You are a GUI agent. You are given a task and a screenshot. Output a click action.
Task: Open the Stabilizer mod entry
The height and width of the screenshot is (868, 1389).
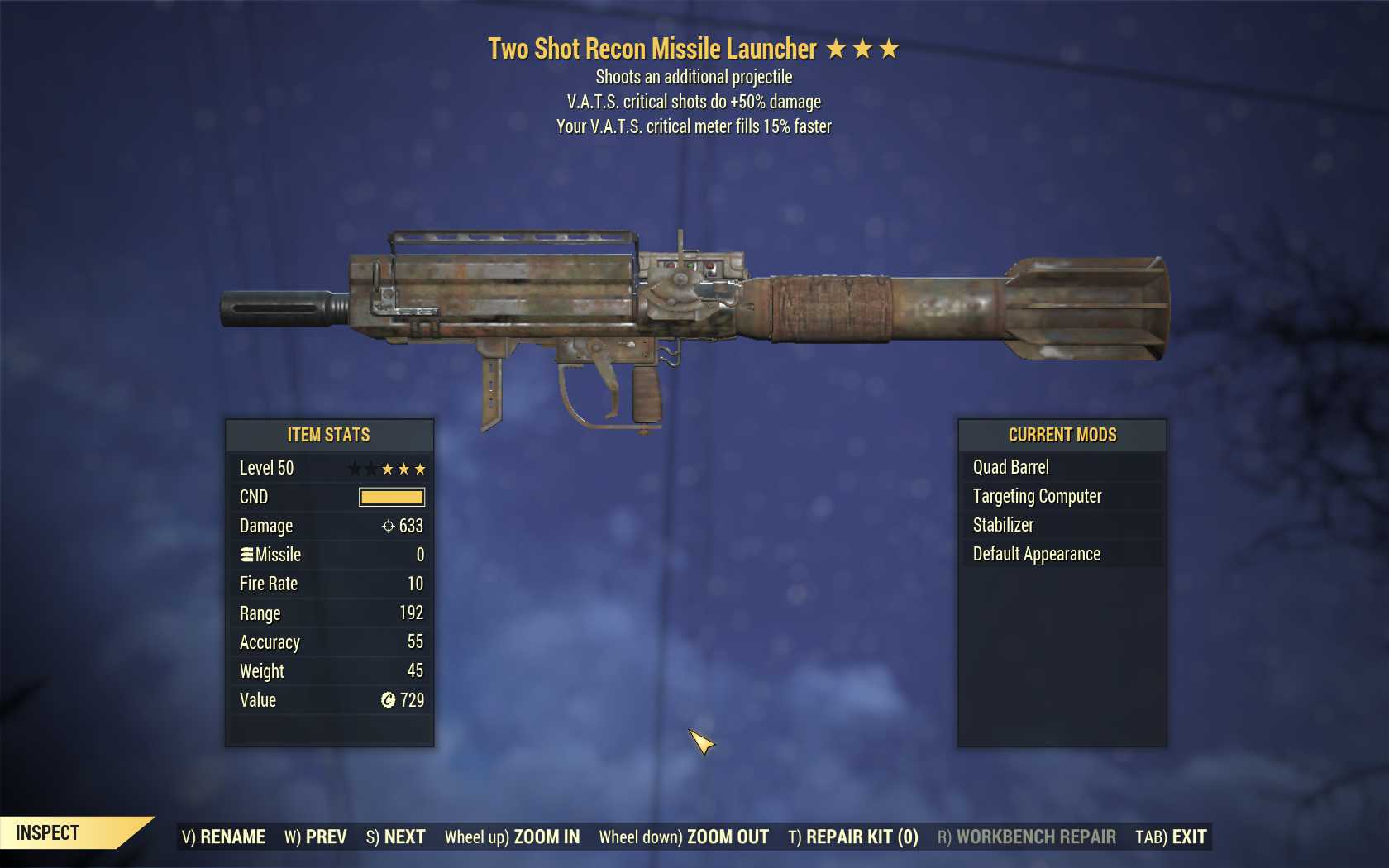1003,525
